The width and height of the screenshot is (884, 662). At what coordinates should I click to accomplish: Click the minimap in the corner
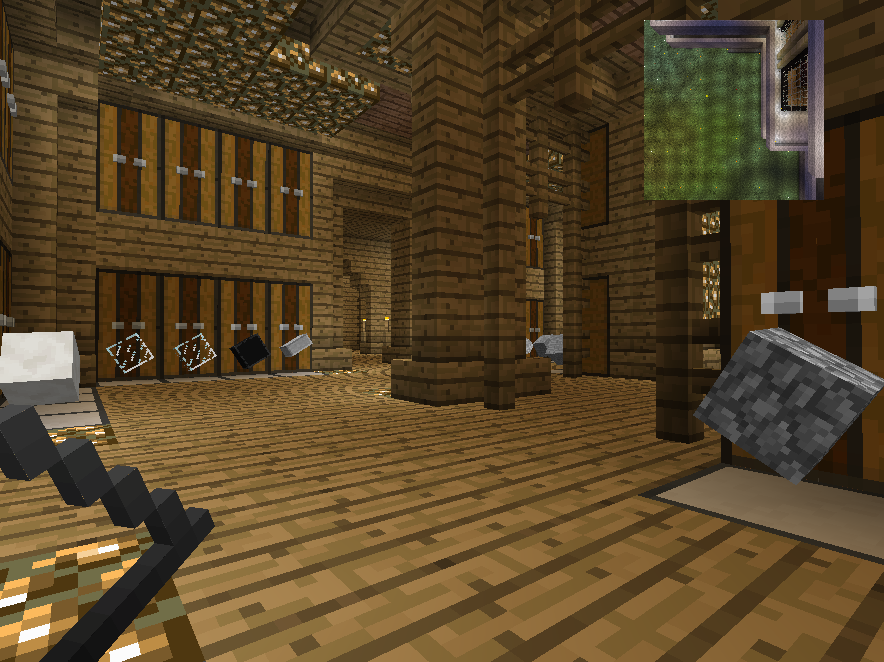coord(733,110)
